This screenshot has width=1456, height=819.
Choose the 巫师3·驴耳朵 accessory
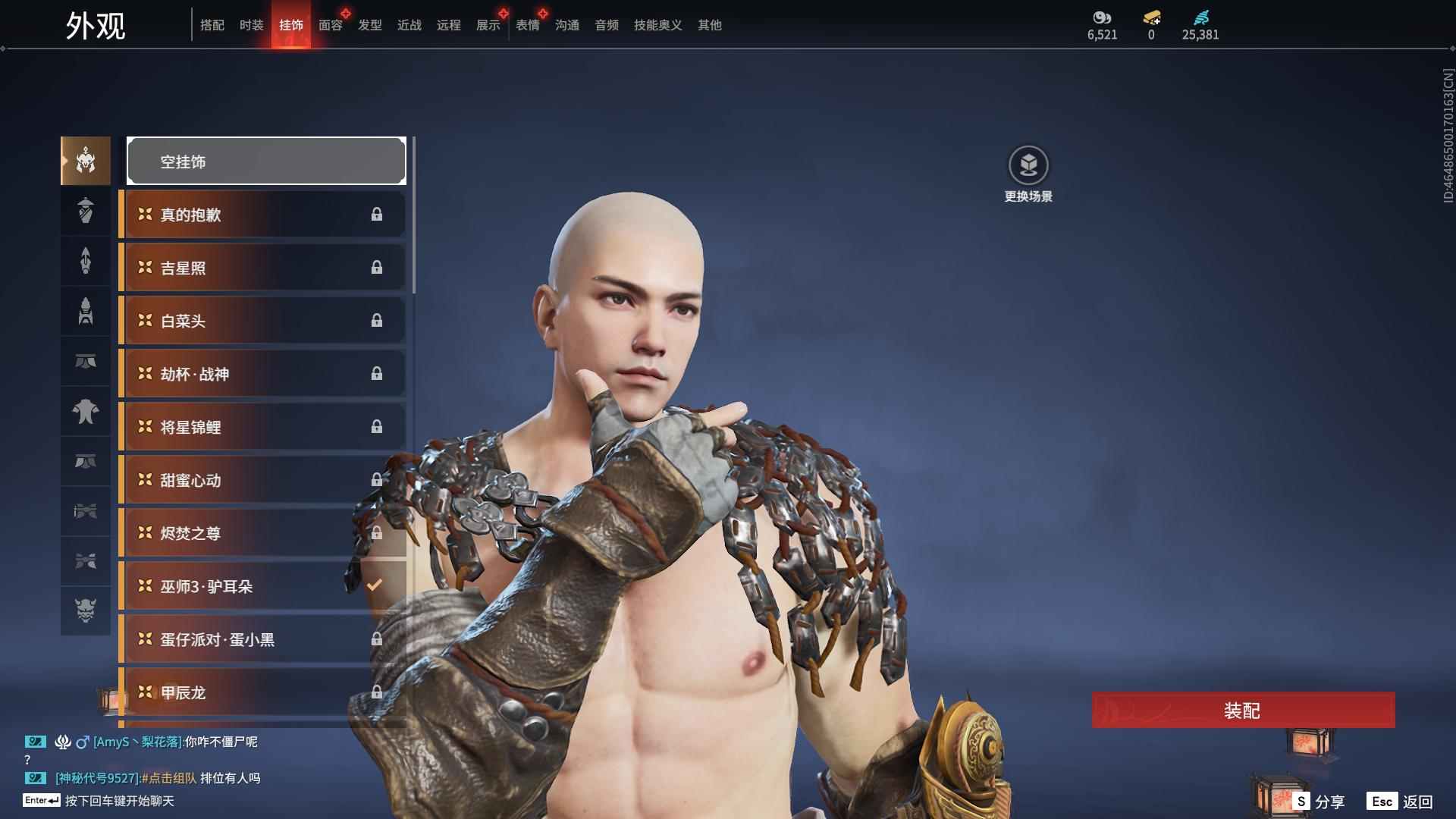[262, 586]
